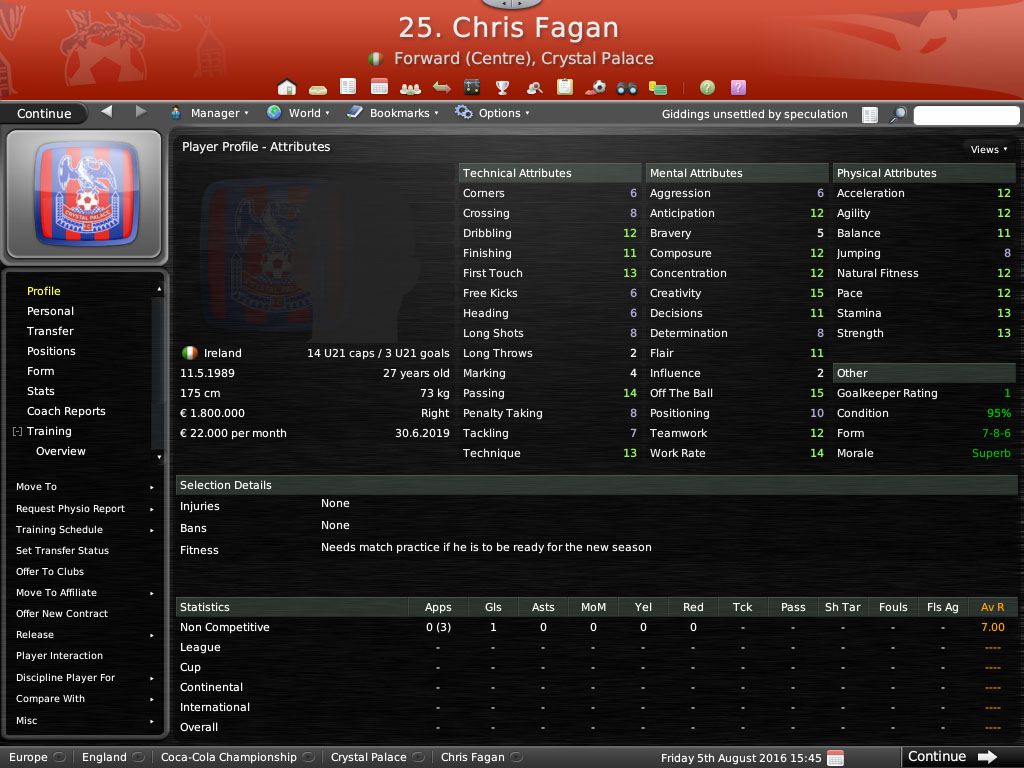The height and width of the screenshot is (768, 1024).
Task: Open the Options menu
Action: tap(493, 114)
